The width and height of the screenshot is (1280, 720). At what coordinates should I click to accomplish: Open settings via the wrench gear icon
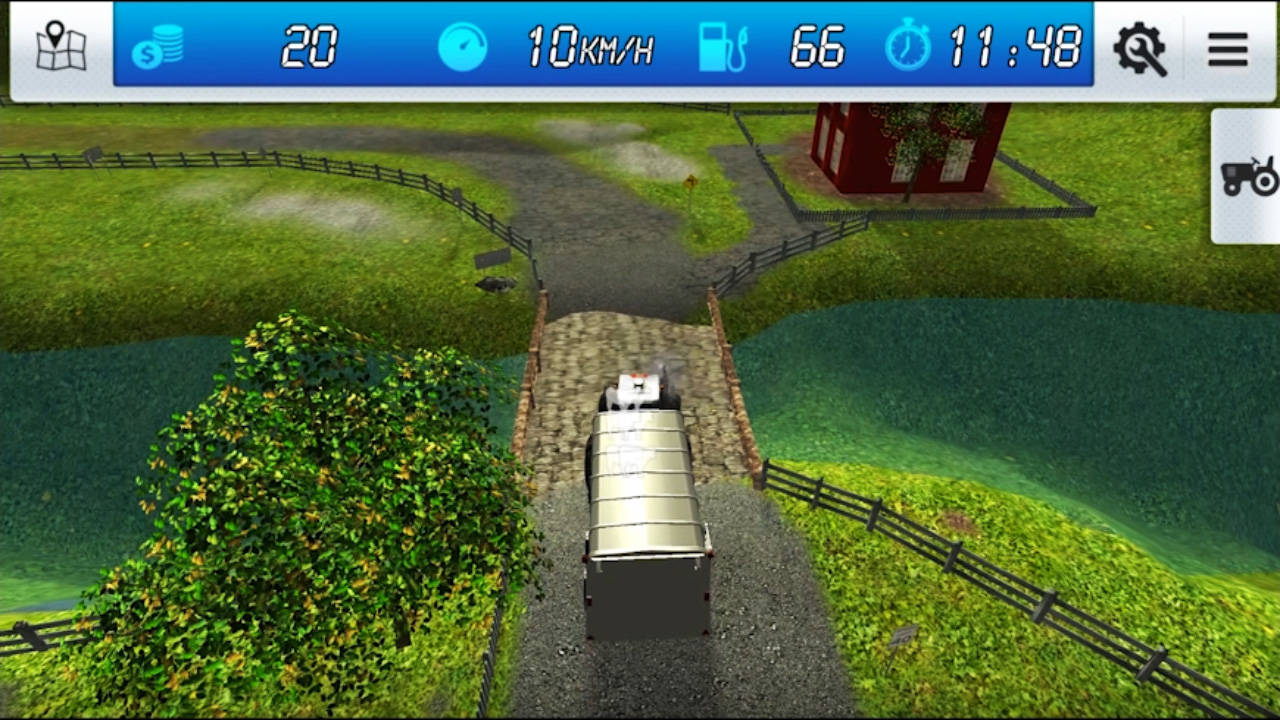pos(1141,48)
